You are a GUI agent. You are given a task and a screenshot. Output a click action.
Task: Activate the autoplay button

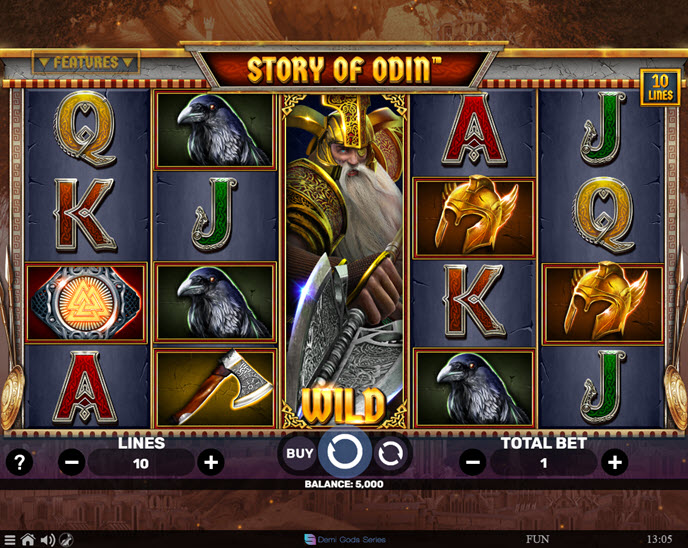(x=390, y=453)
